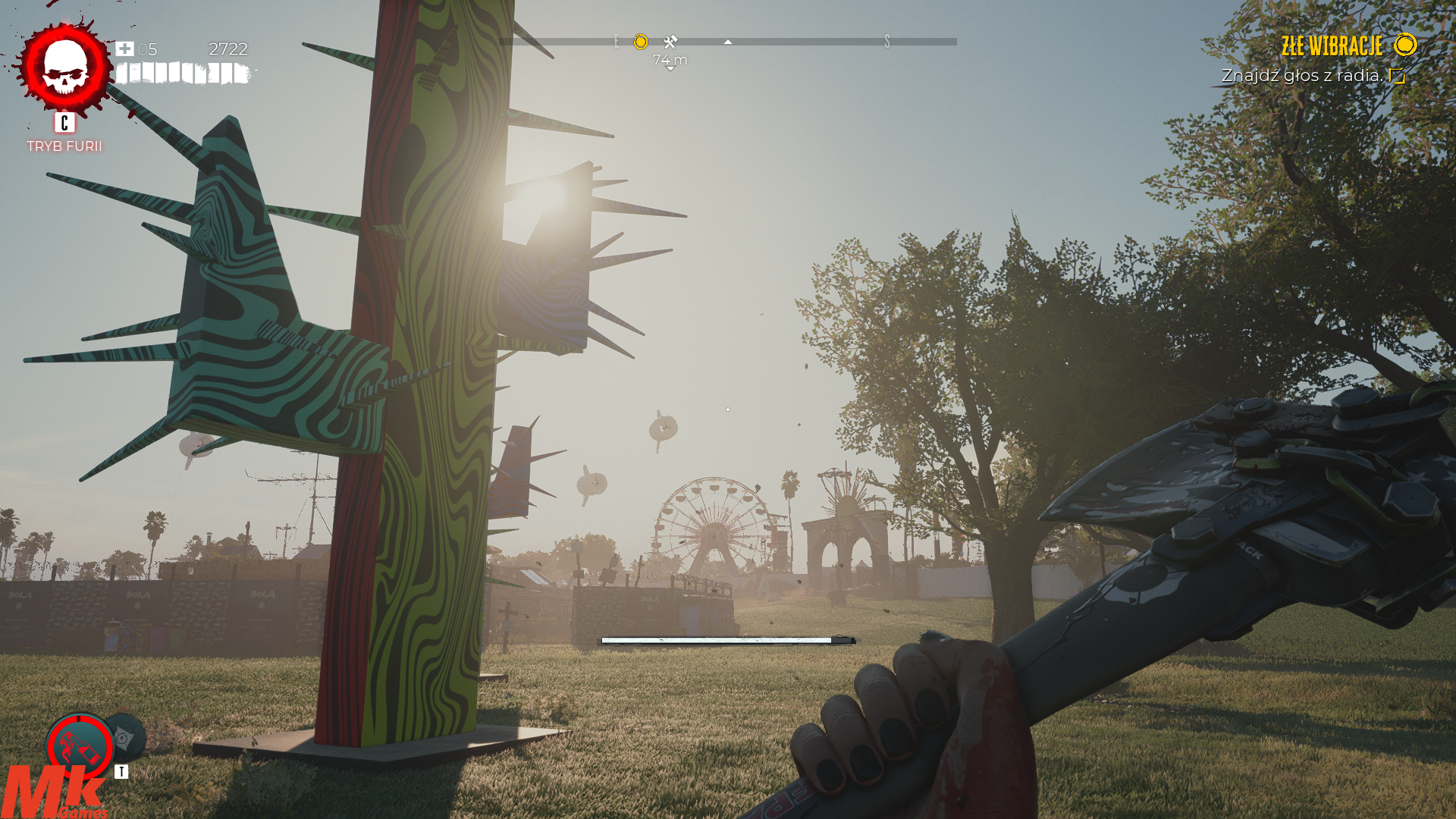Click the yellow quest marker on compass
Screen dimensions: 1456x819
pos(641,42)
